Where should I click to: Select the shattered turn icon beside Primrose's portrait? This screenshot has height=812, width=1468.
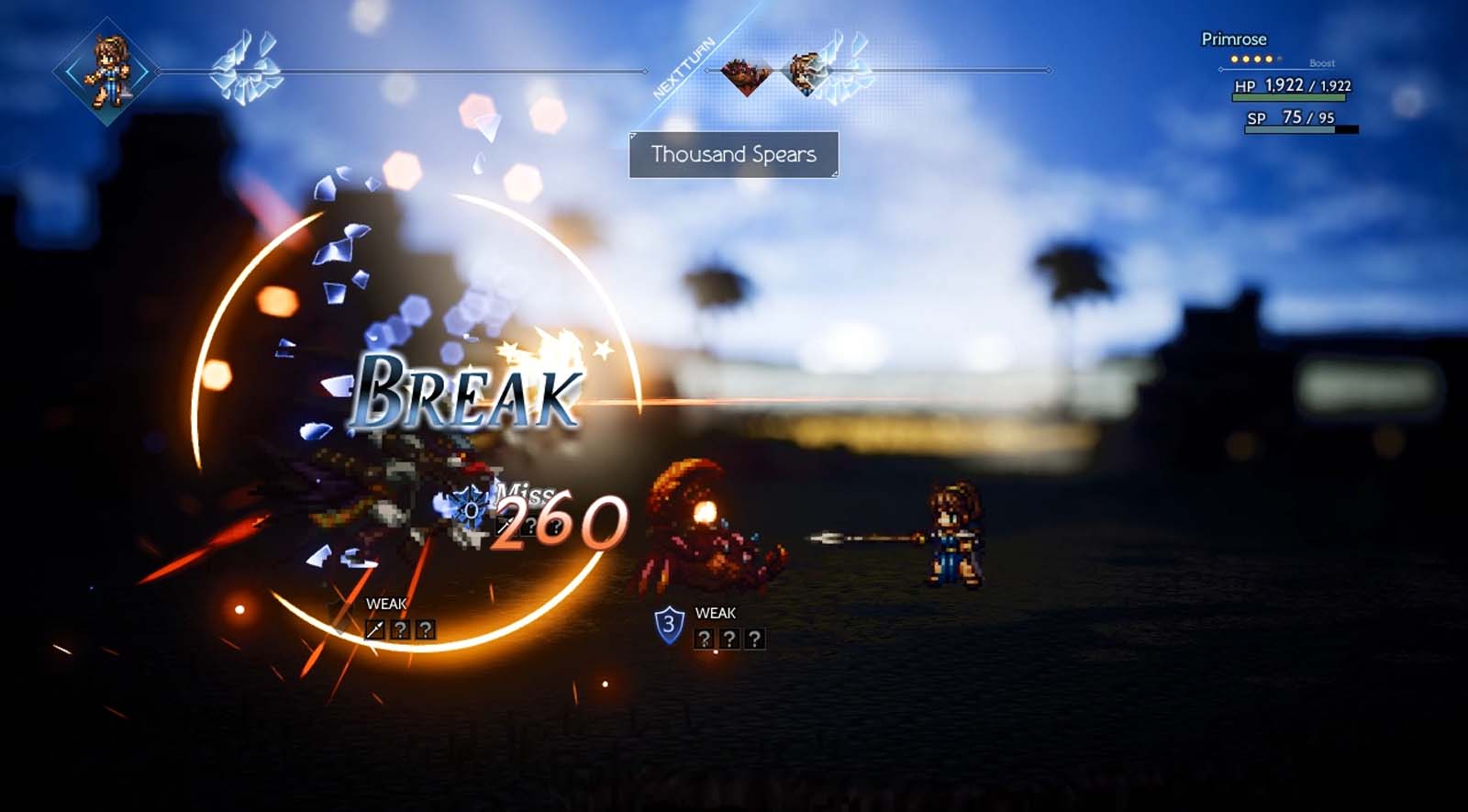click(244, 68)
